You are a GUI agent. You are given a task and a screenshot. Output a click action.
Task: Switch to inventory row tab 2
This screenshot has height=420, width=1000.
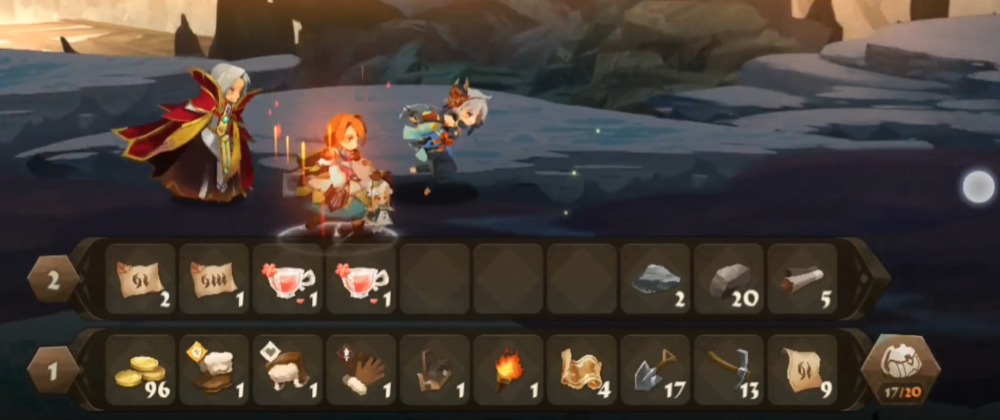53,279
